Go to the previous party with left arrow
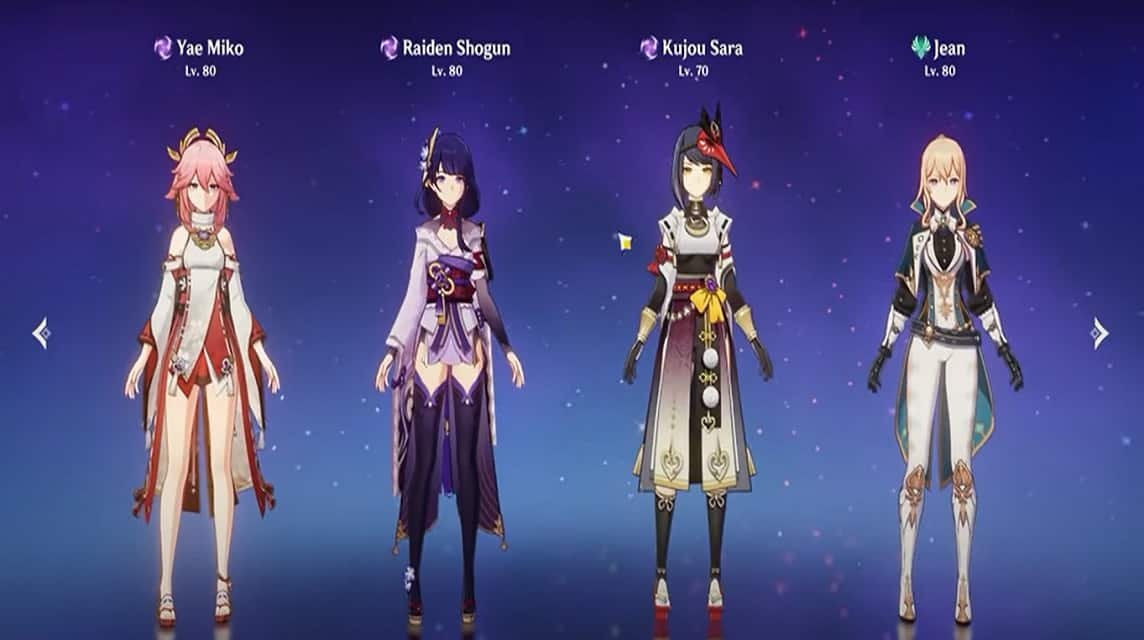The width and height of the screenshot is (1144, 640). [x=41, y=333]
